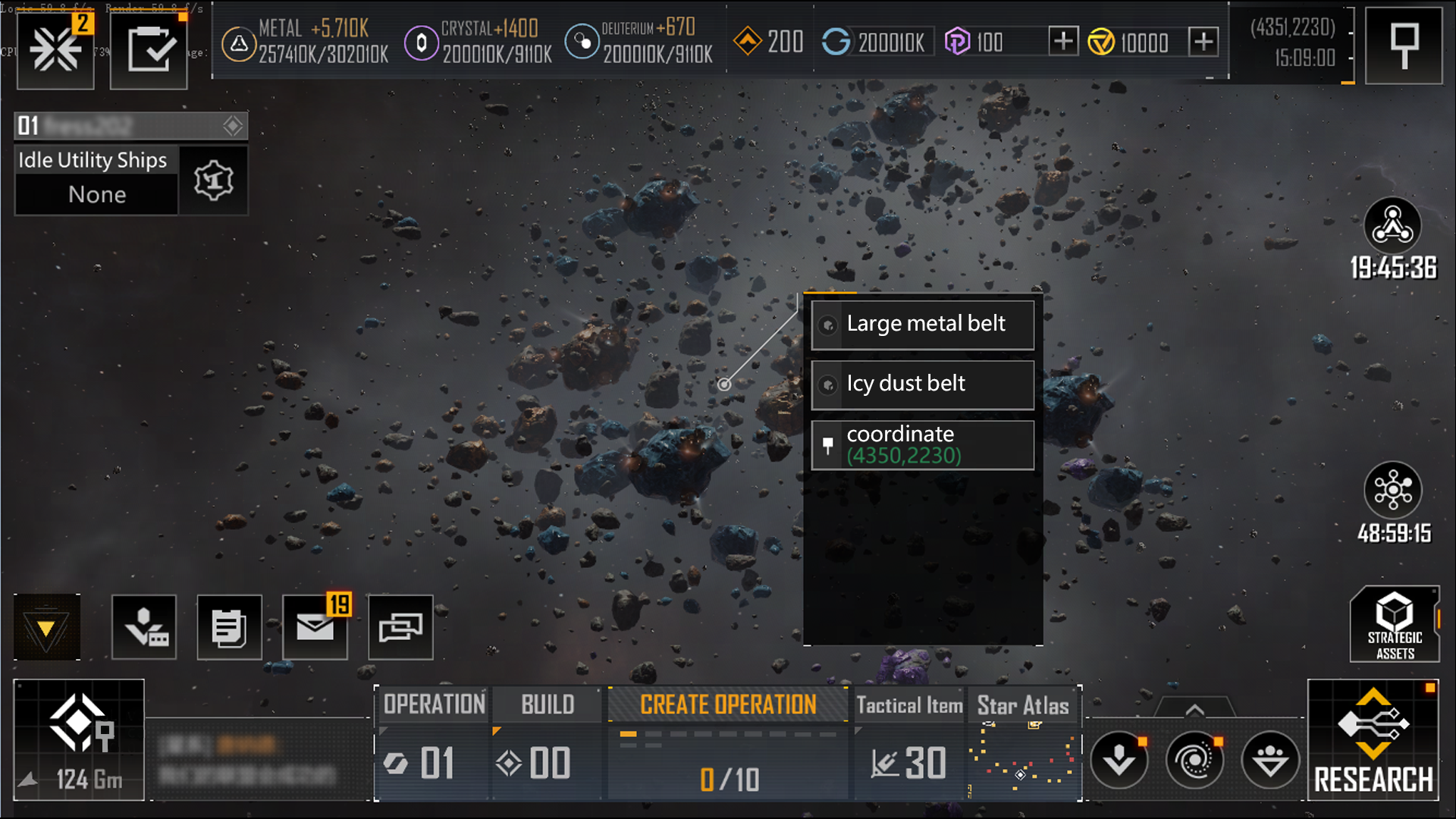Expand the upward chevron above bottom-right icons
The height and width of the screenshot is (819, 1456).
[x=1194, y=710]
